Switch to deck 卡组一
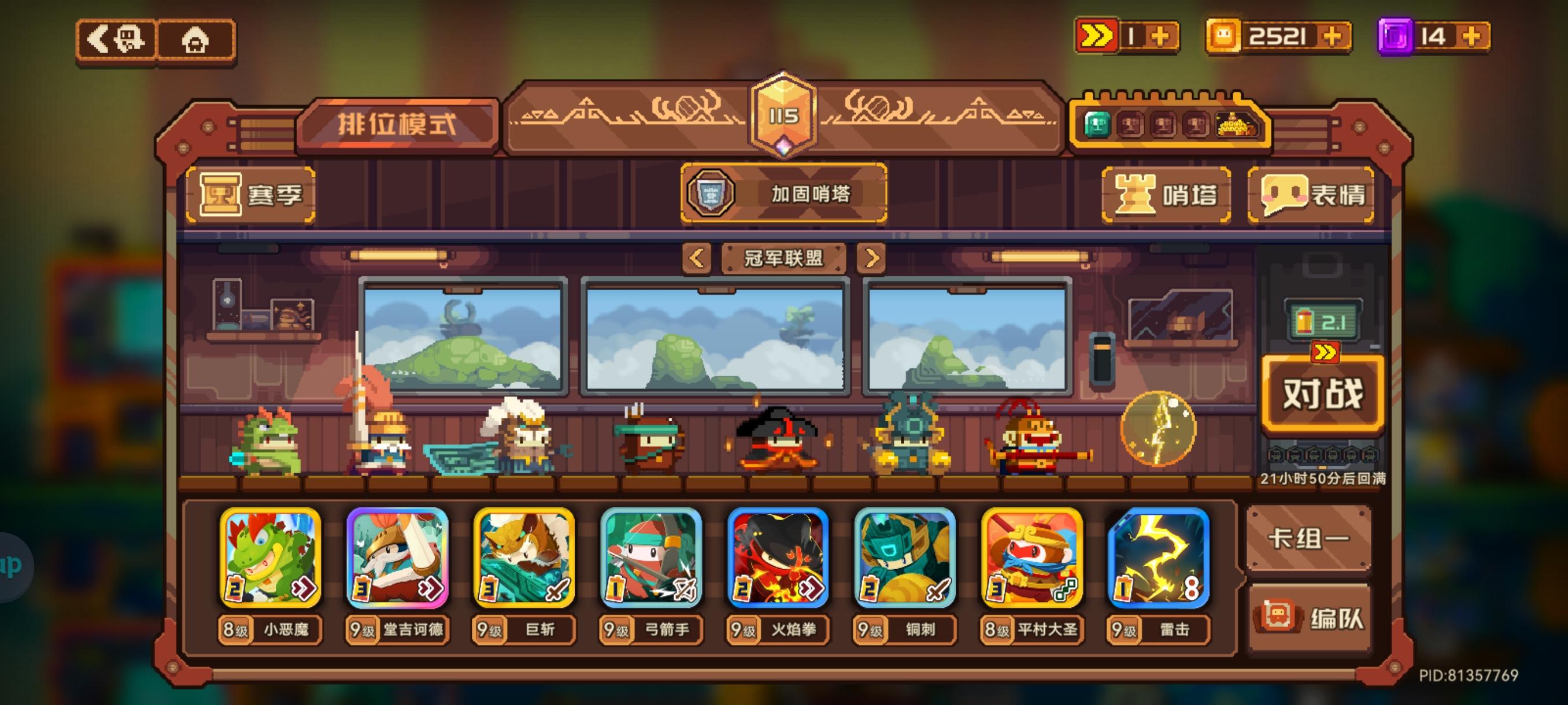 [1309, 539]
